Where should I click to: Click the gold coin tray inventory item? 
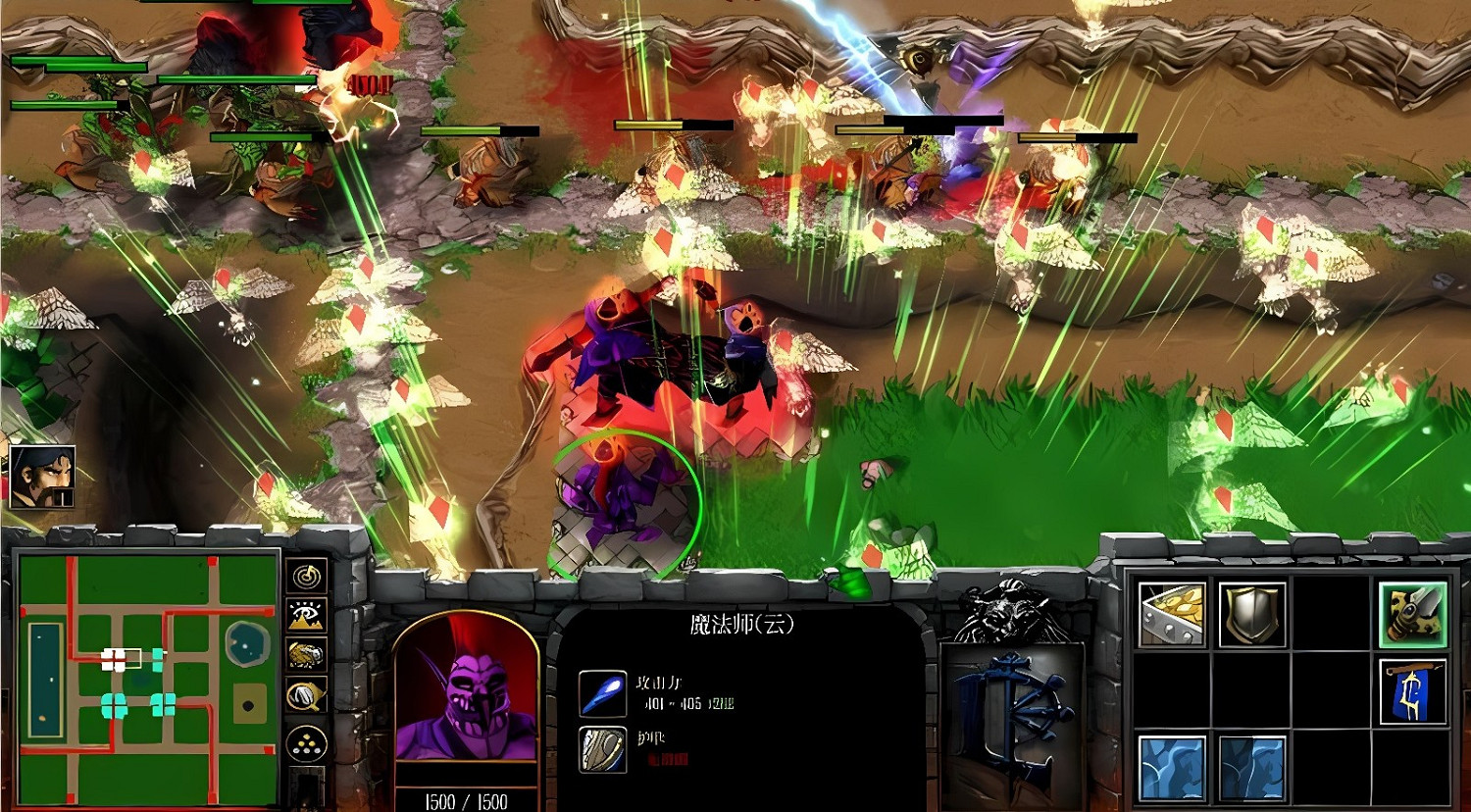1169,614
